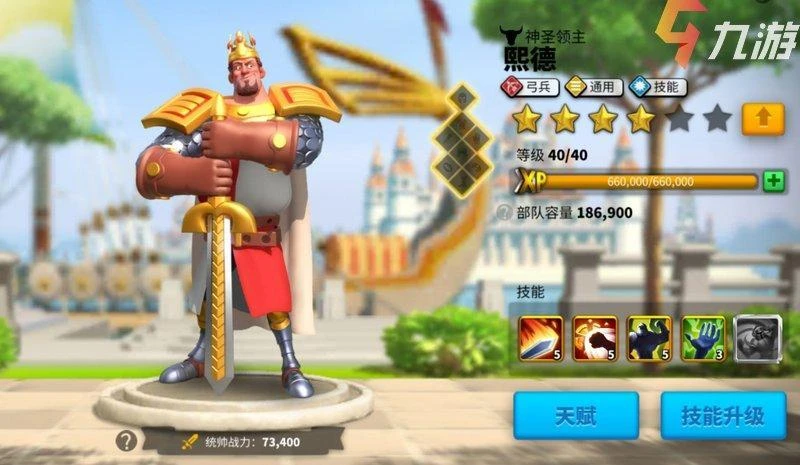Select the blue open hand skill

(702, 339)
